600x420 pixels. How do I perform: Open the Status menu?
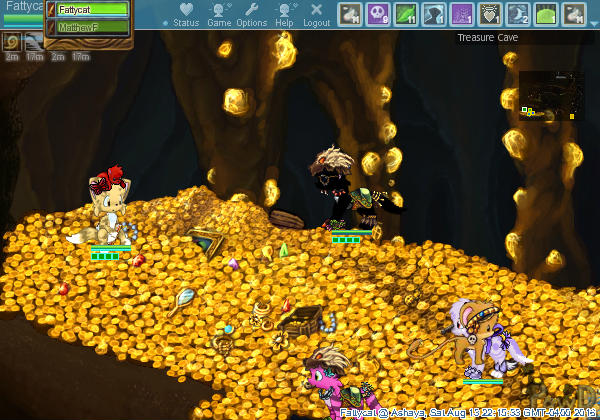(186, 15)
